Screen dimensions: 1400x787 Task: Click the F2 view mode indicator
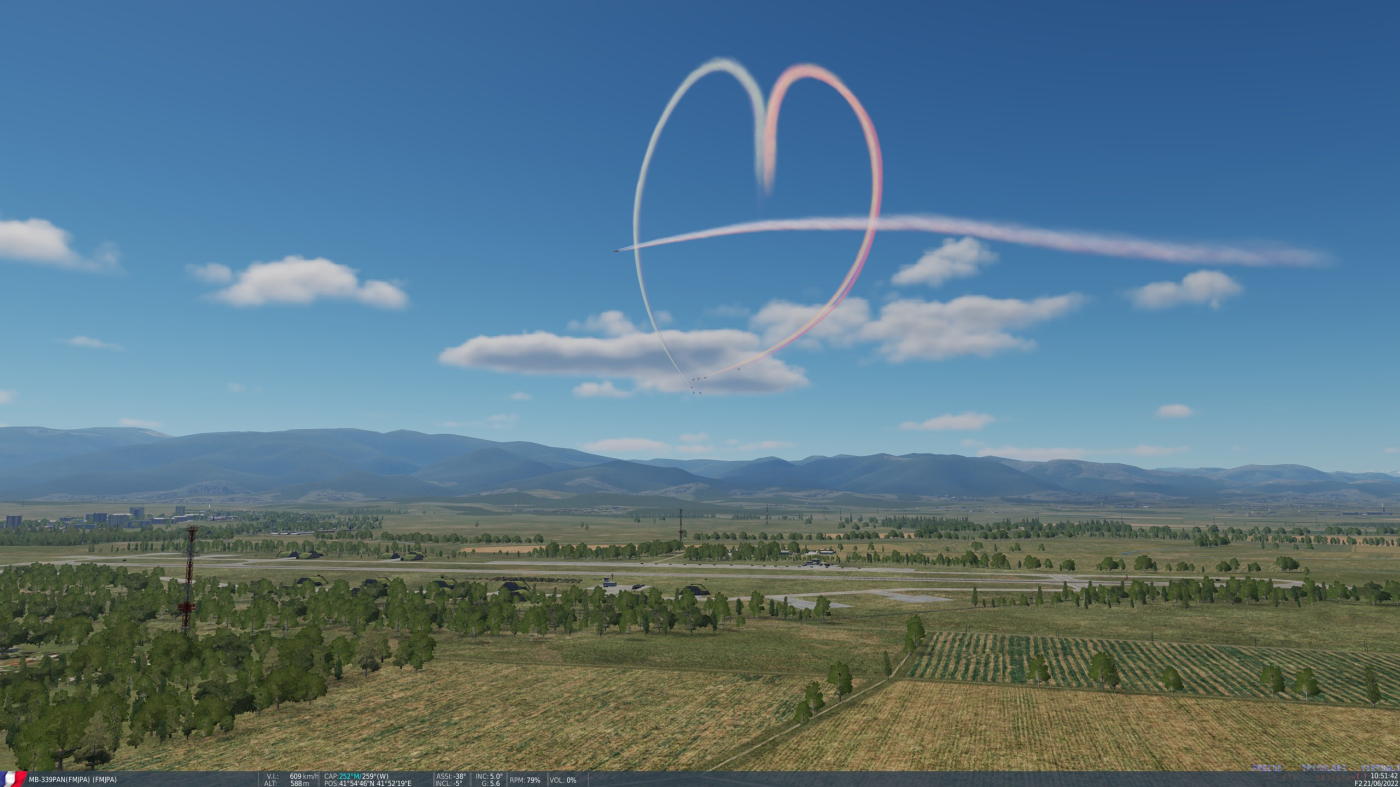pyautogui.click(x=1357, y=782)
